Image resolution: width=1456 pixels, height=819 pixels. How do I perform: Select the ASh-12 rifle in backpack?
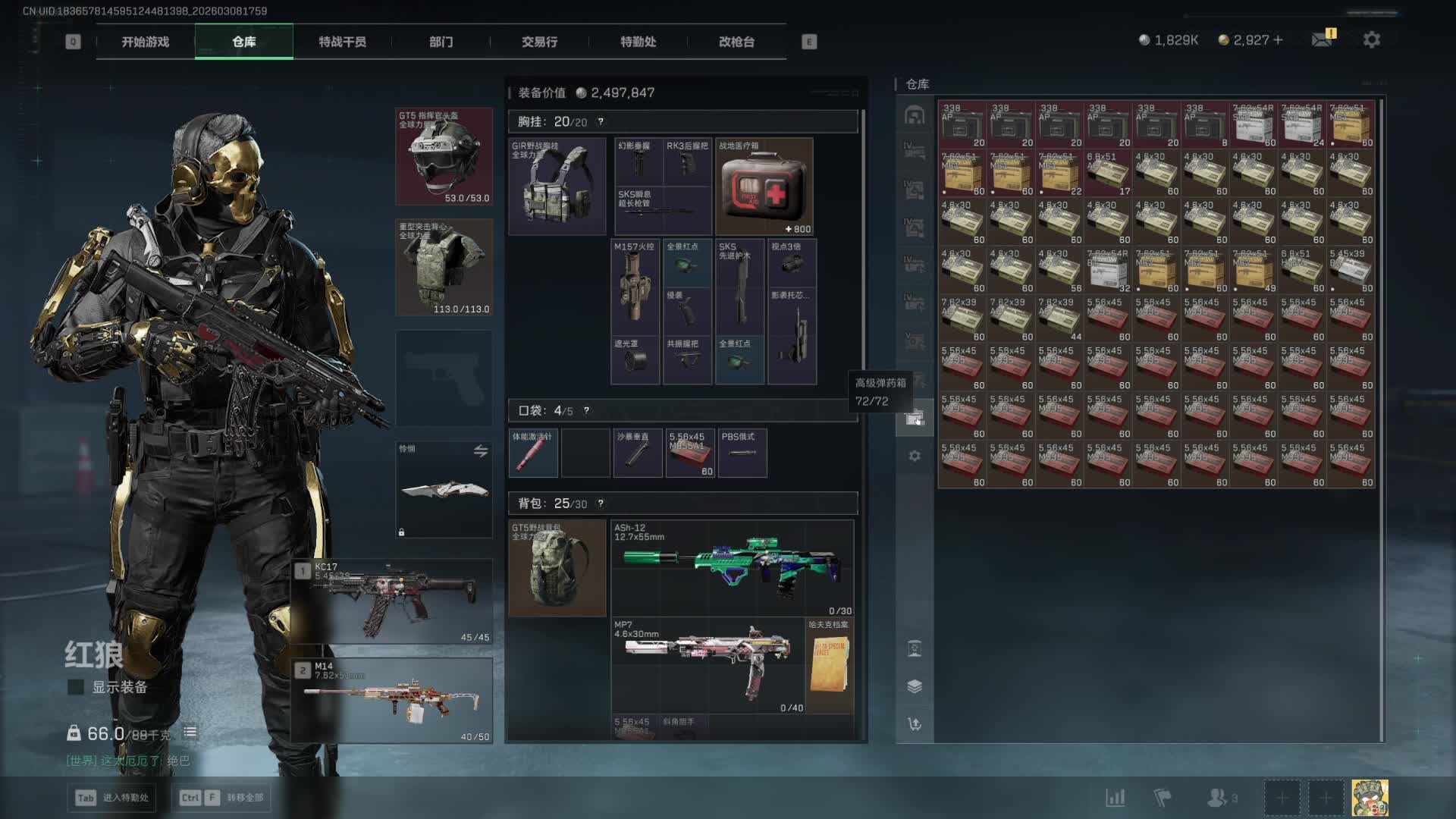pos(732,568)
